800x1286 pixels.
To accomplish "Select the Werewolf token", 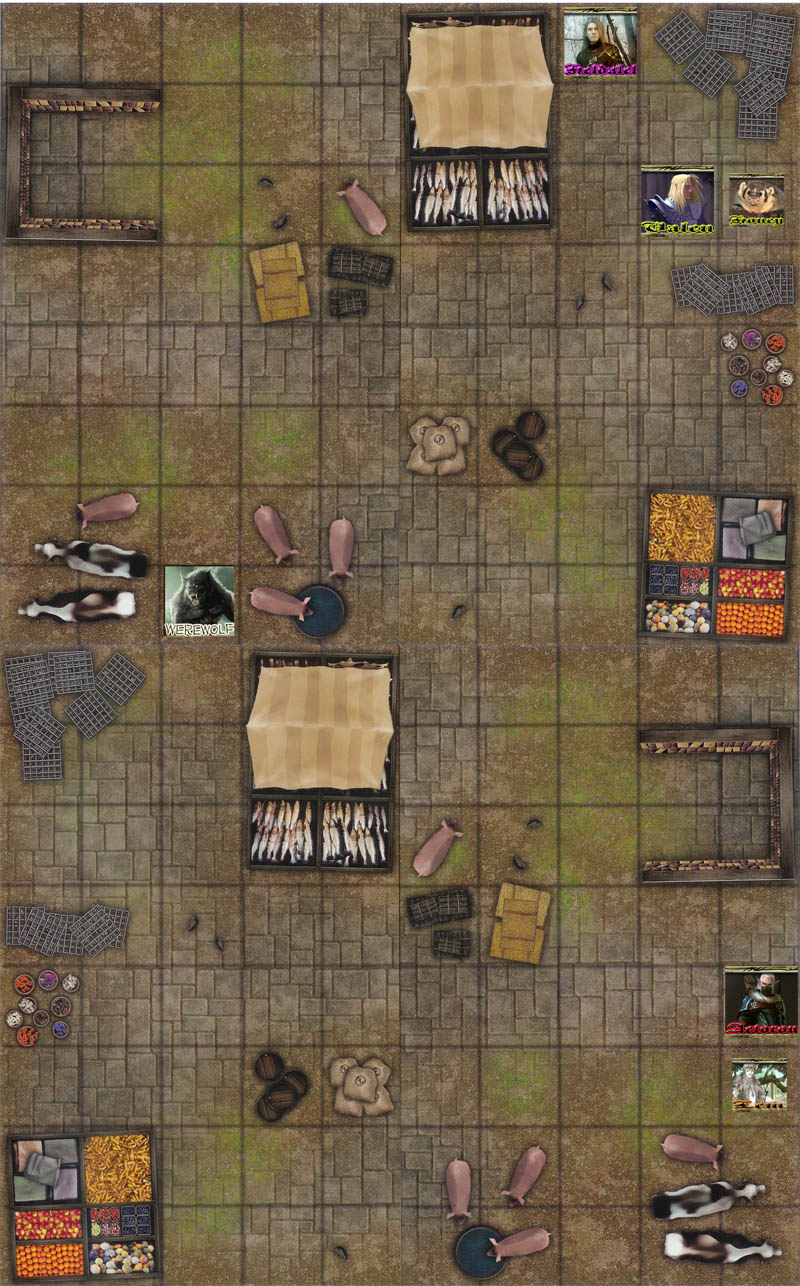I will [200, 601].
